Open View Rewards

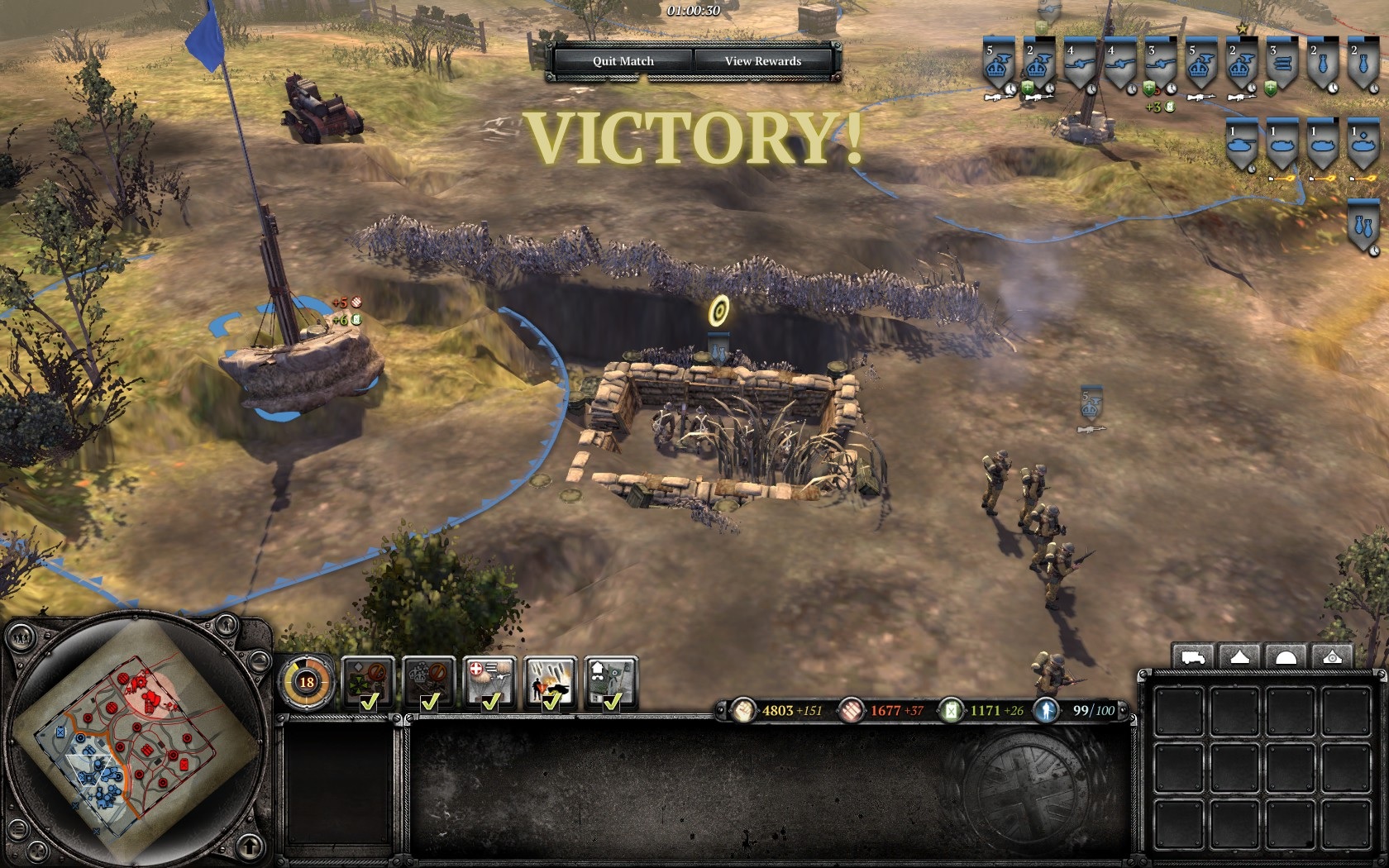pyautogui.click(x=762, y=61)
